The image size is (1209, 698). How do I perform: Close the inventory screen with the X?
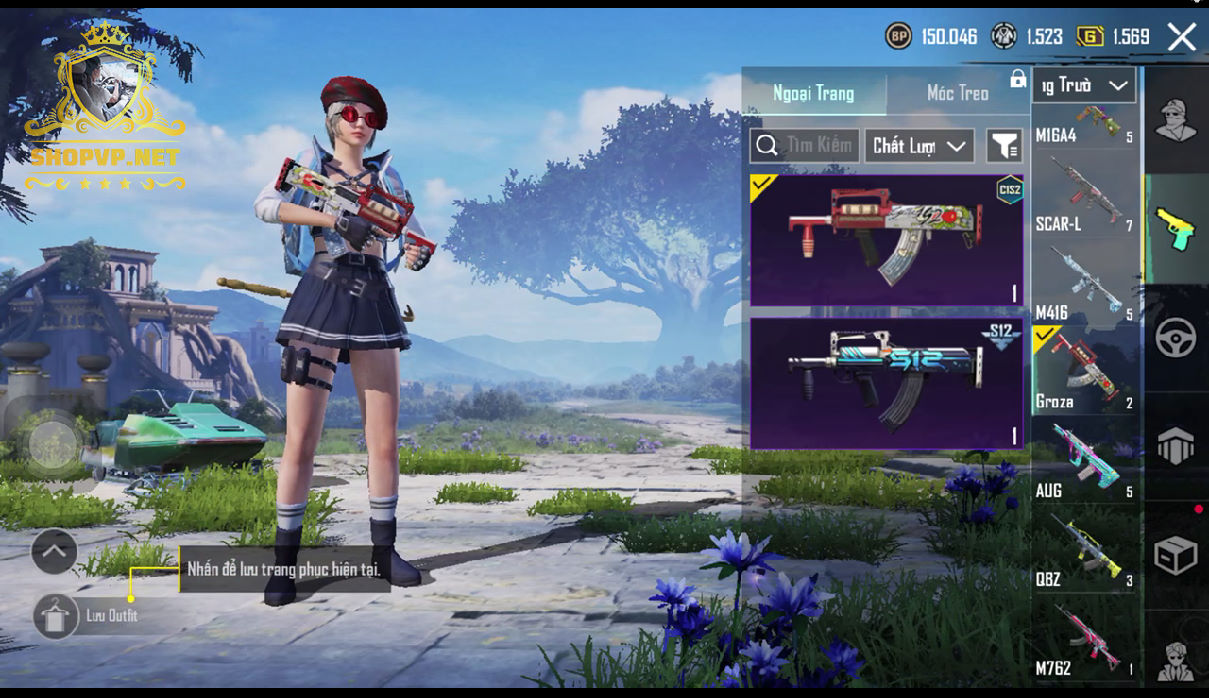(x=1181, y=38)
